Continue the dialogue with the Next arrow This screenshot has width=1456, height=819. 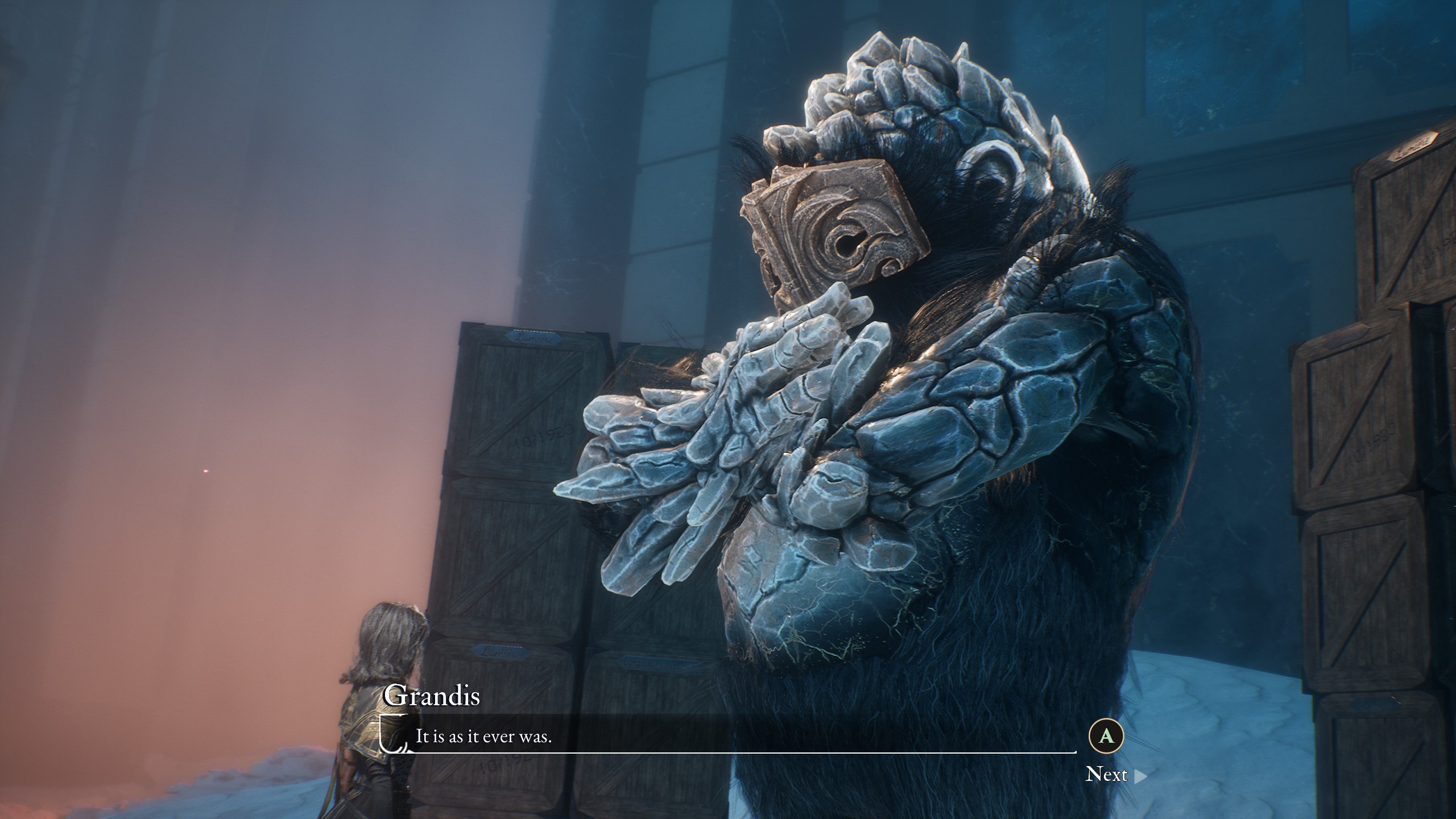(1140, 776)
